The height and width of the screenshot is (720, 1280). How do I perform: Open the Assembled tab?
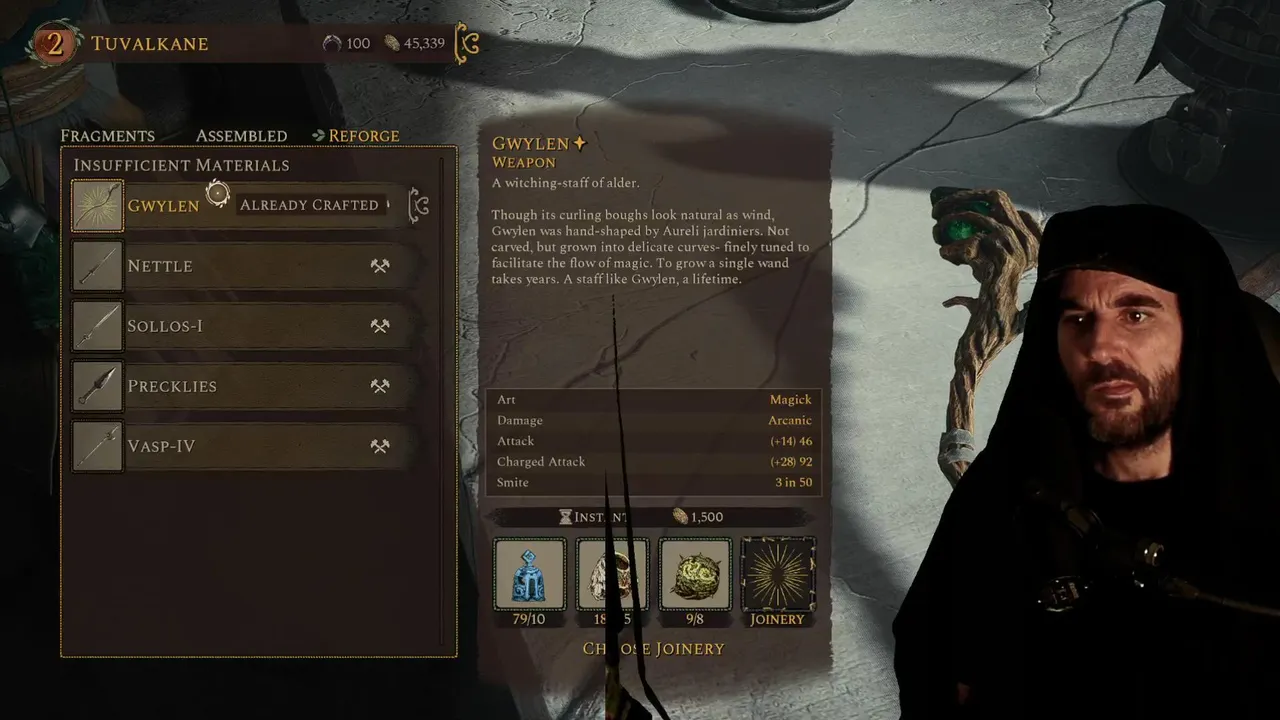pyautogui.click(x=241, y=136)
